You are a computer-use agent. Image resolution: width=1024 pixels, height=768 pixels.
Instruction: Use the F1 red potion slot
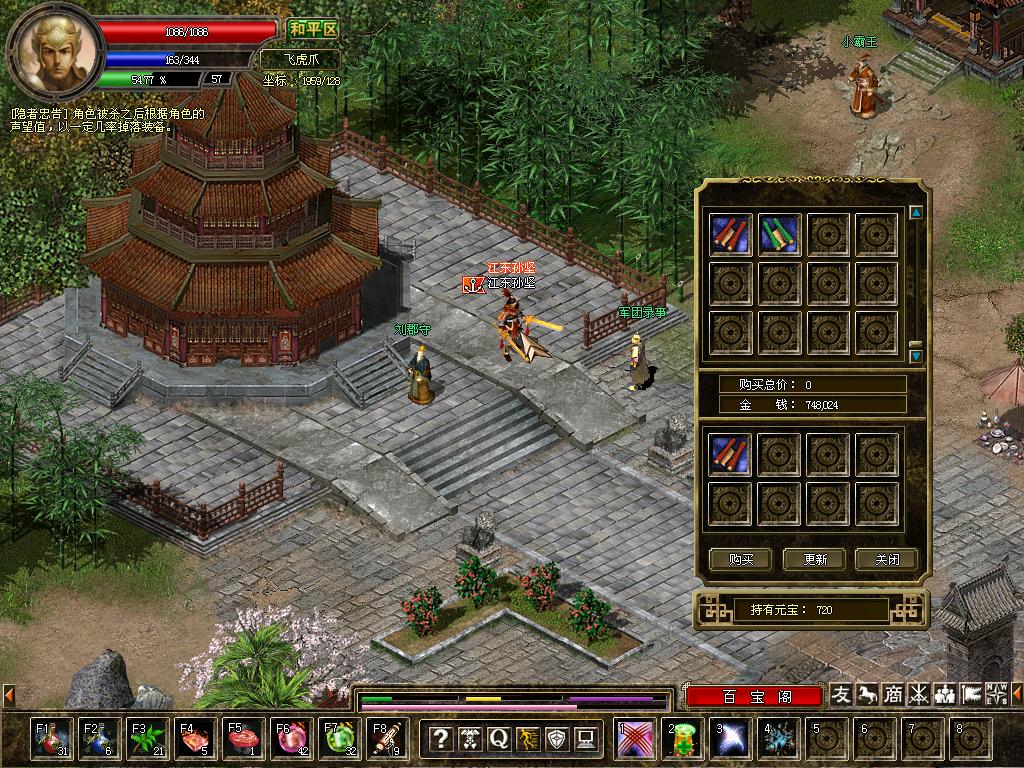51,739
